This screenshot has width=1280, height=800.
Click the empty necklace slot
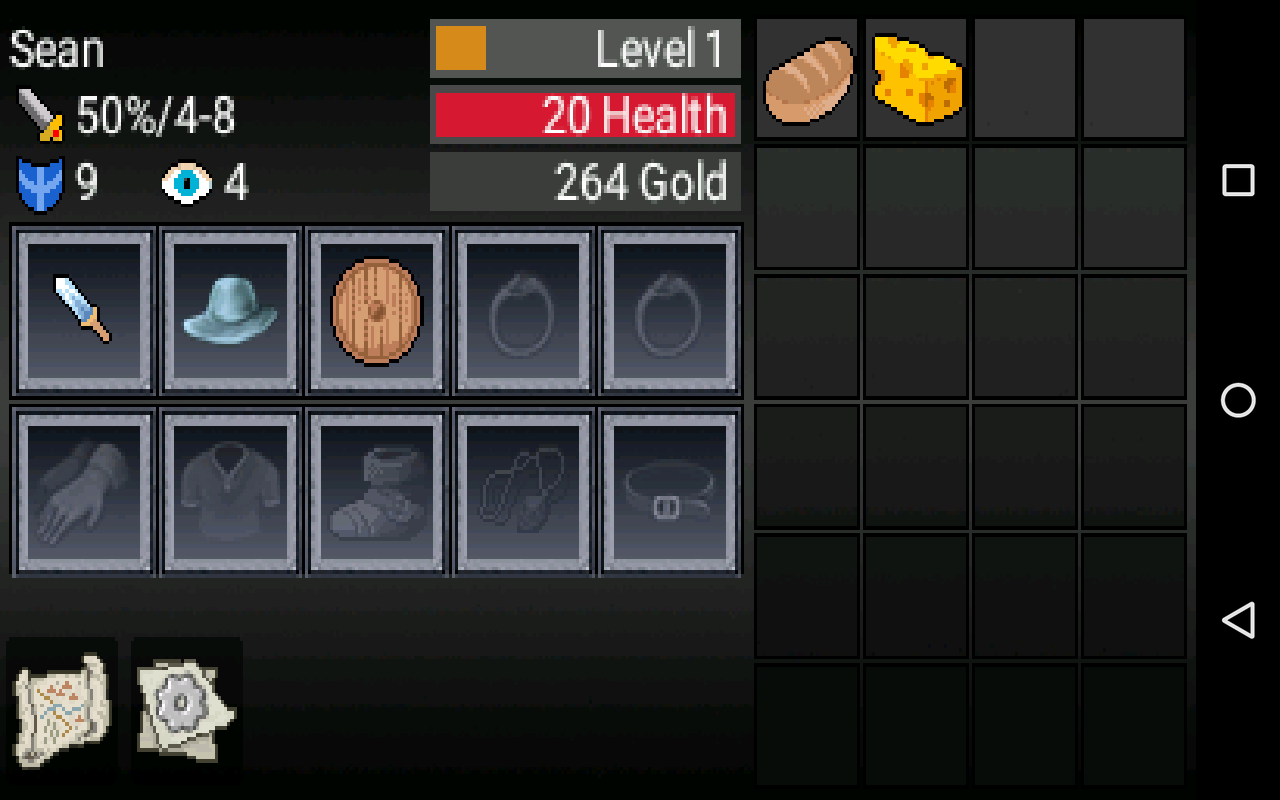tap(522, 489)
